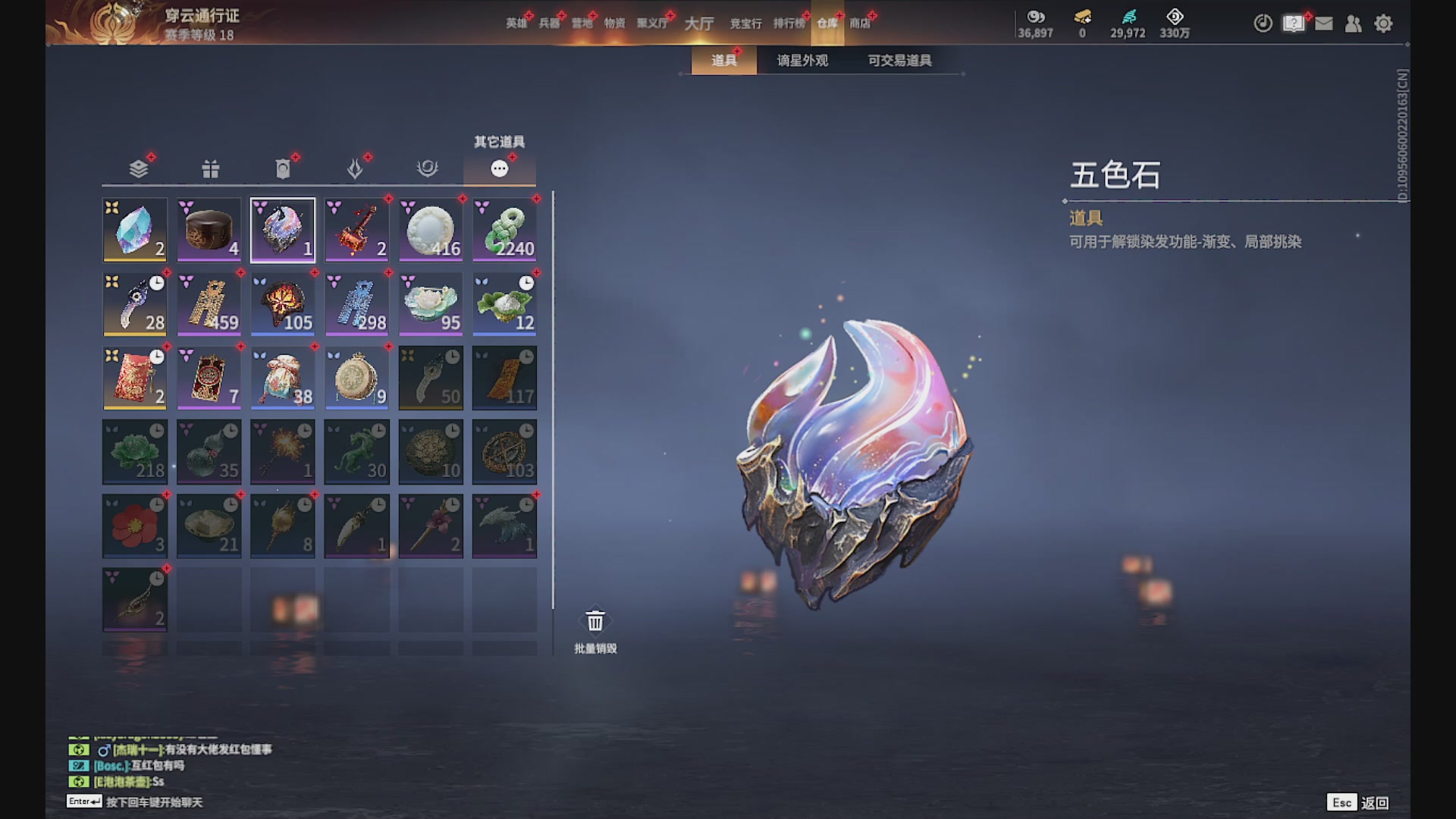Click the 330万 currency display
This screenshot has width=1456, height=819.
(x=1172, y=24)
